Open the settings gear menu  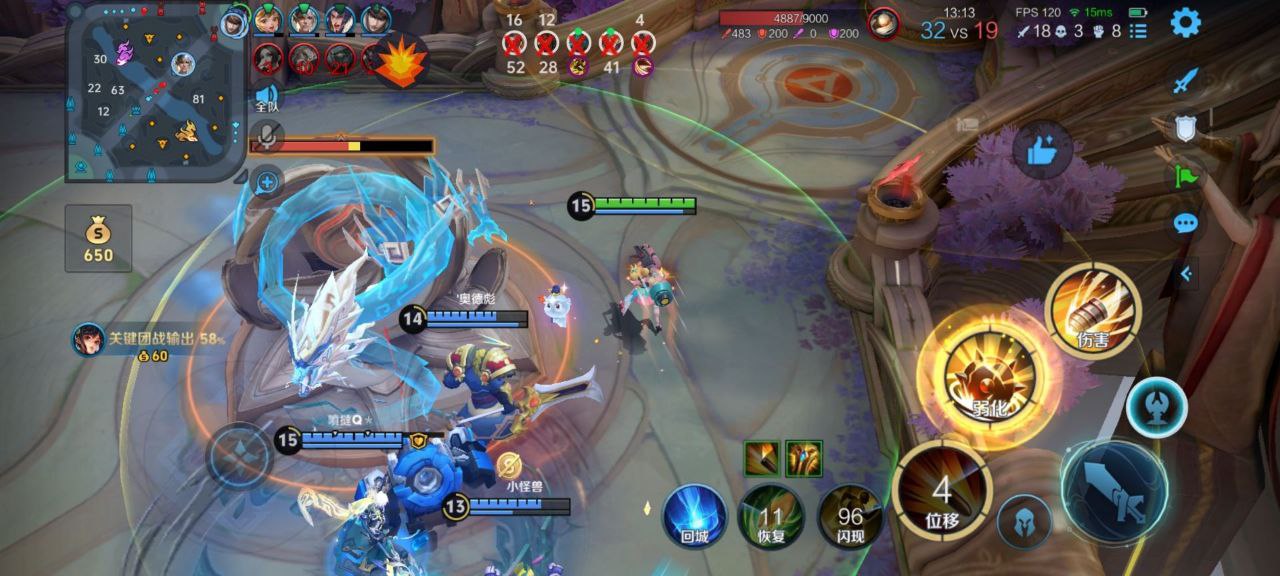[x=1185, y=22]
